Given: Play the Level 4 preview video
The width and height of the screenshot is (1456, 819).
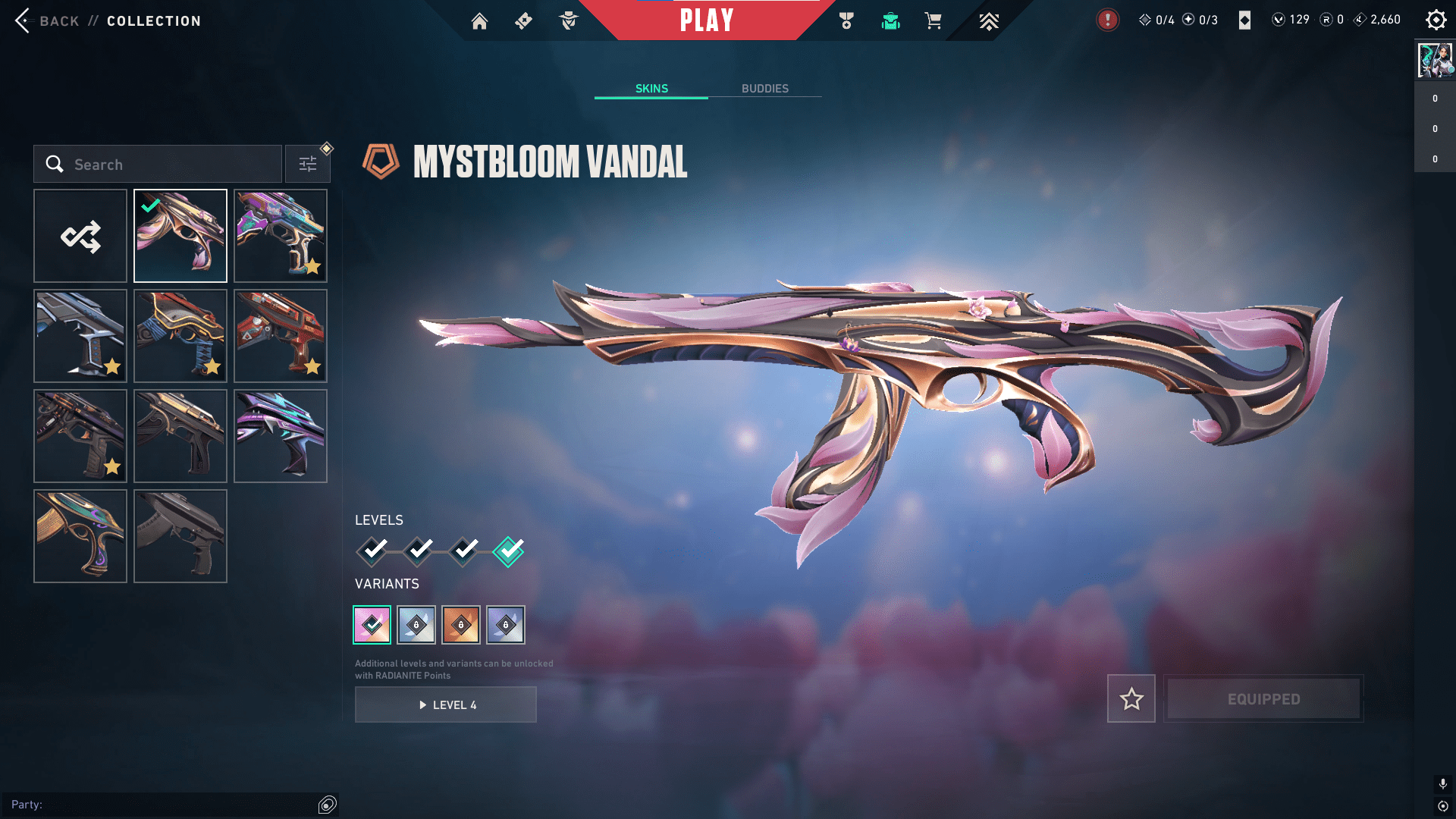Looking at the screenshot, I should click(446, 704).
